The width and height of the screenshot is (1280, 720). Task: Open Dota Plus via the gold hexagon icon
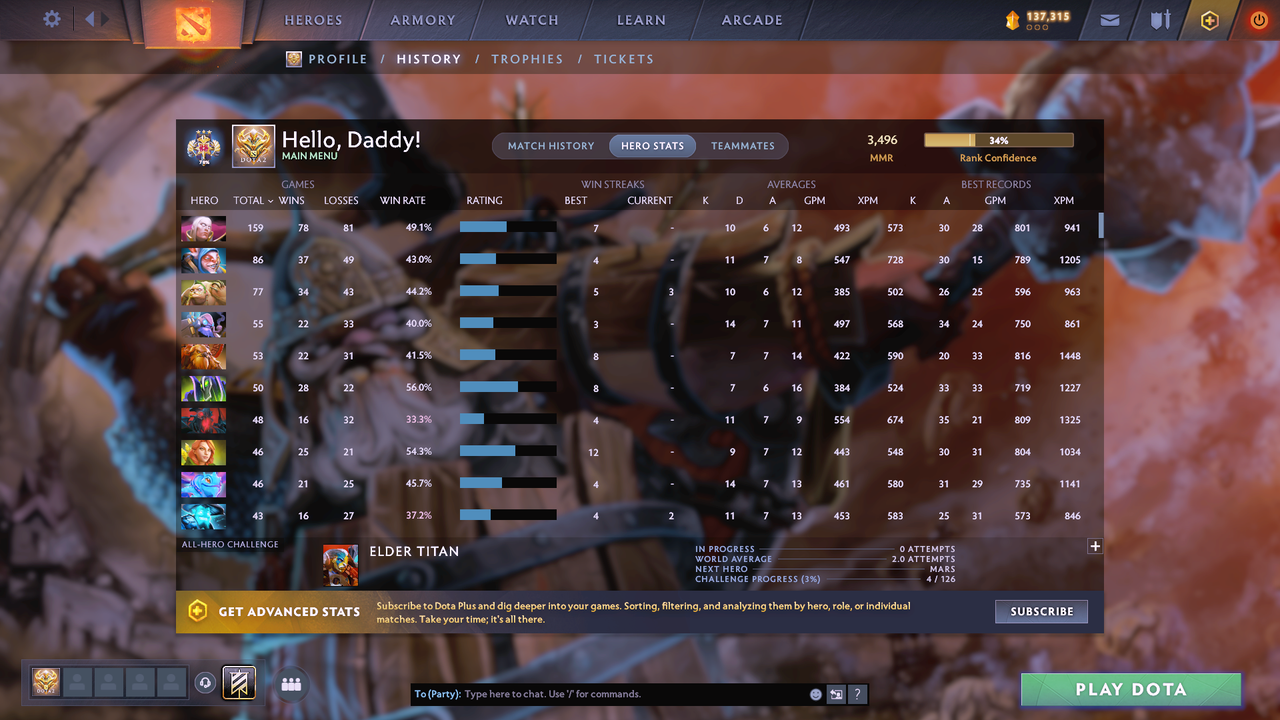(x=1208, y=20)
